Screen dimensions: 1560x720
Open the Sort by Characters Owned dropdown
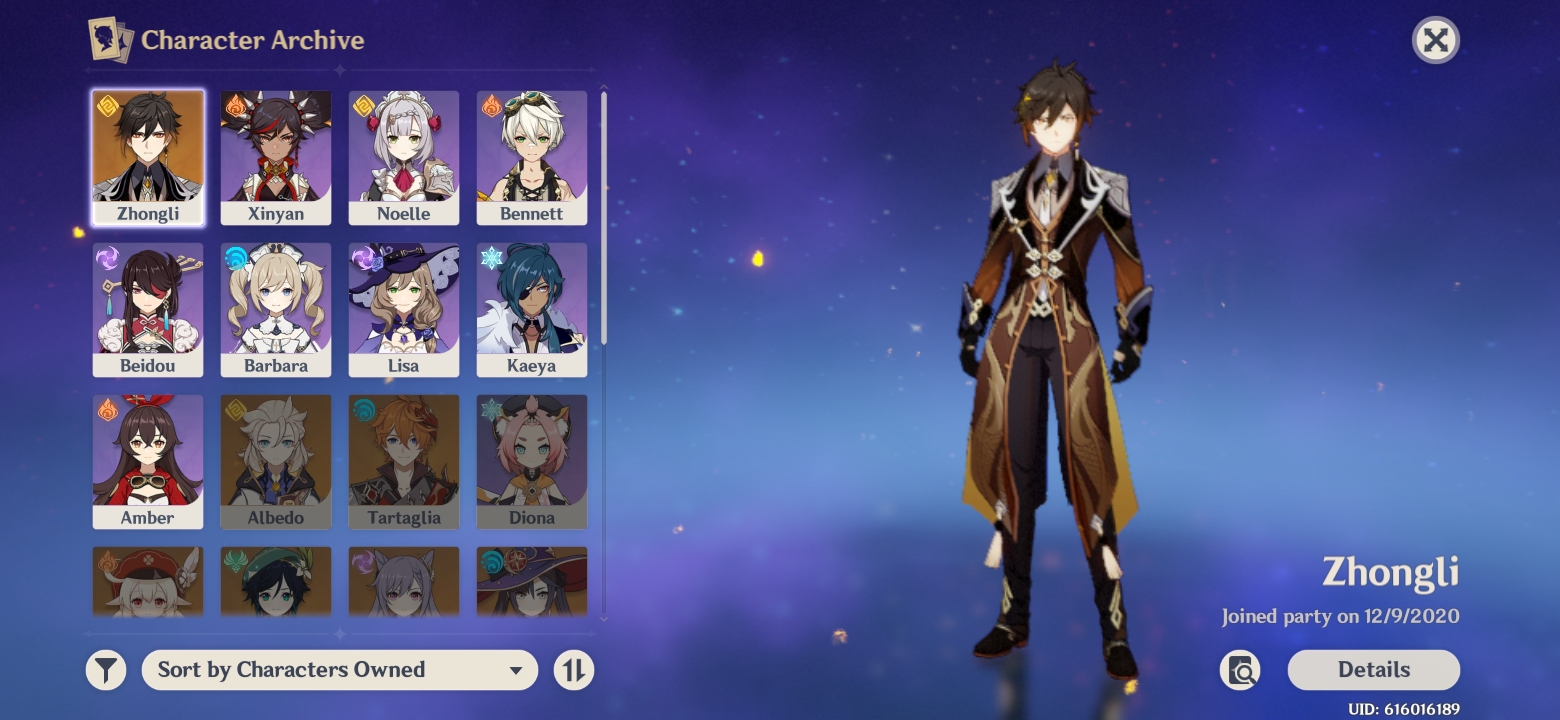(340, 670)
